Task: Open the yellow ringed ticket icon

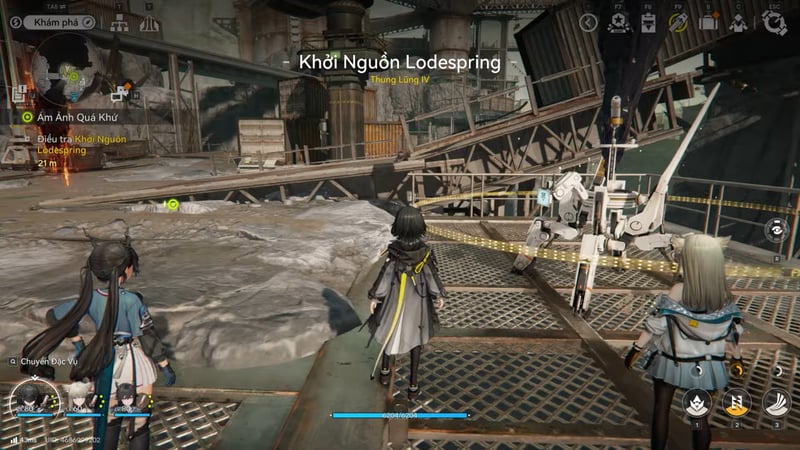Action: (x=679, y=22)
